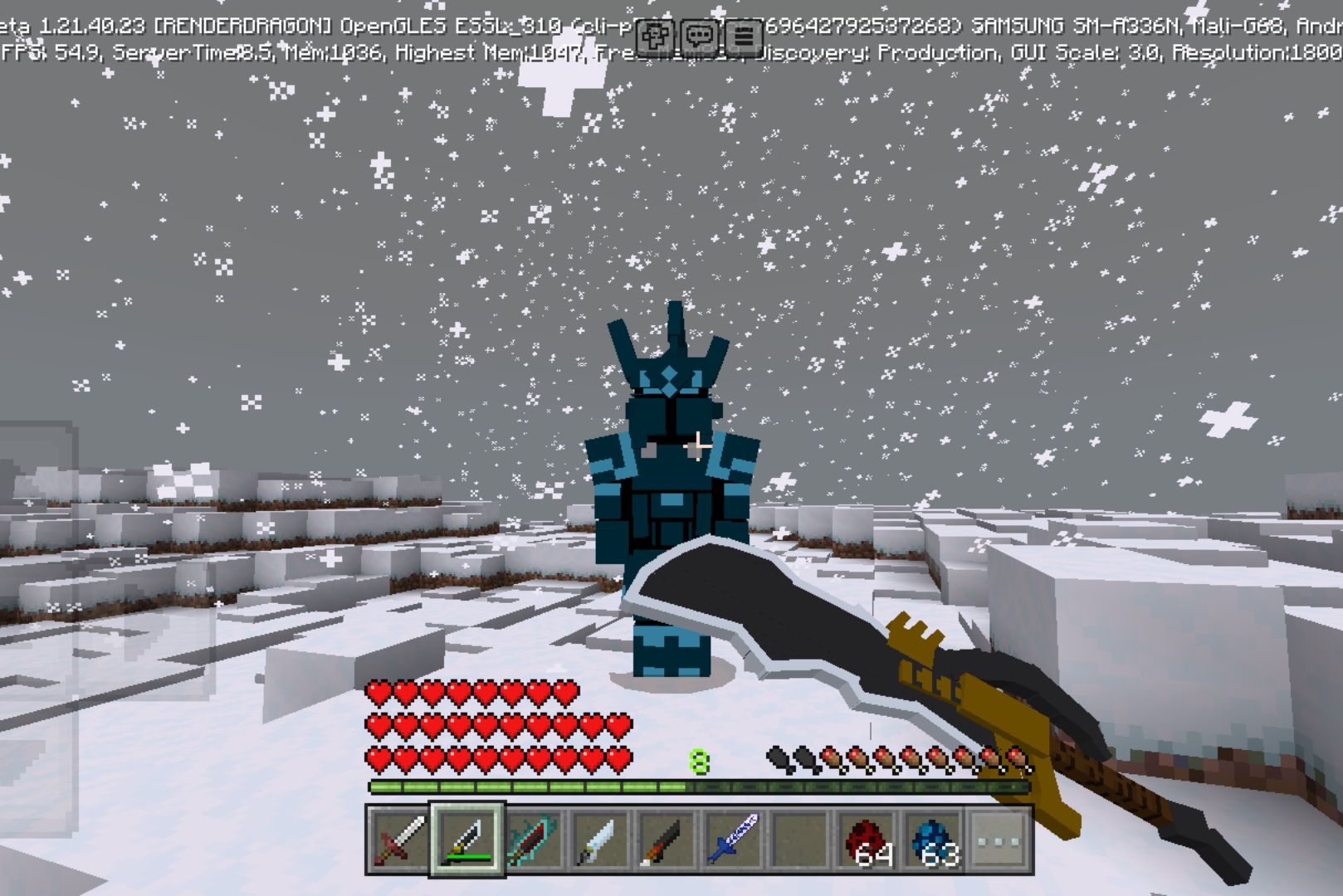The width and height of the screenshot is (1343, 896).
Task: Pick the black sword with orange hilt
Action: pos(666,839)
